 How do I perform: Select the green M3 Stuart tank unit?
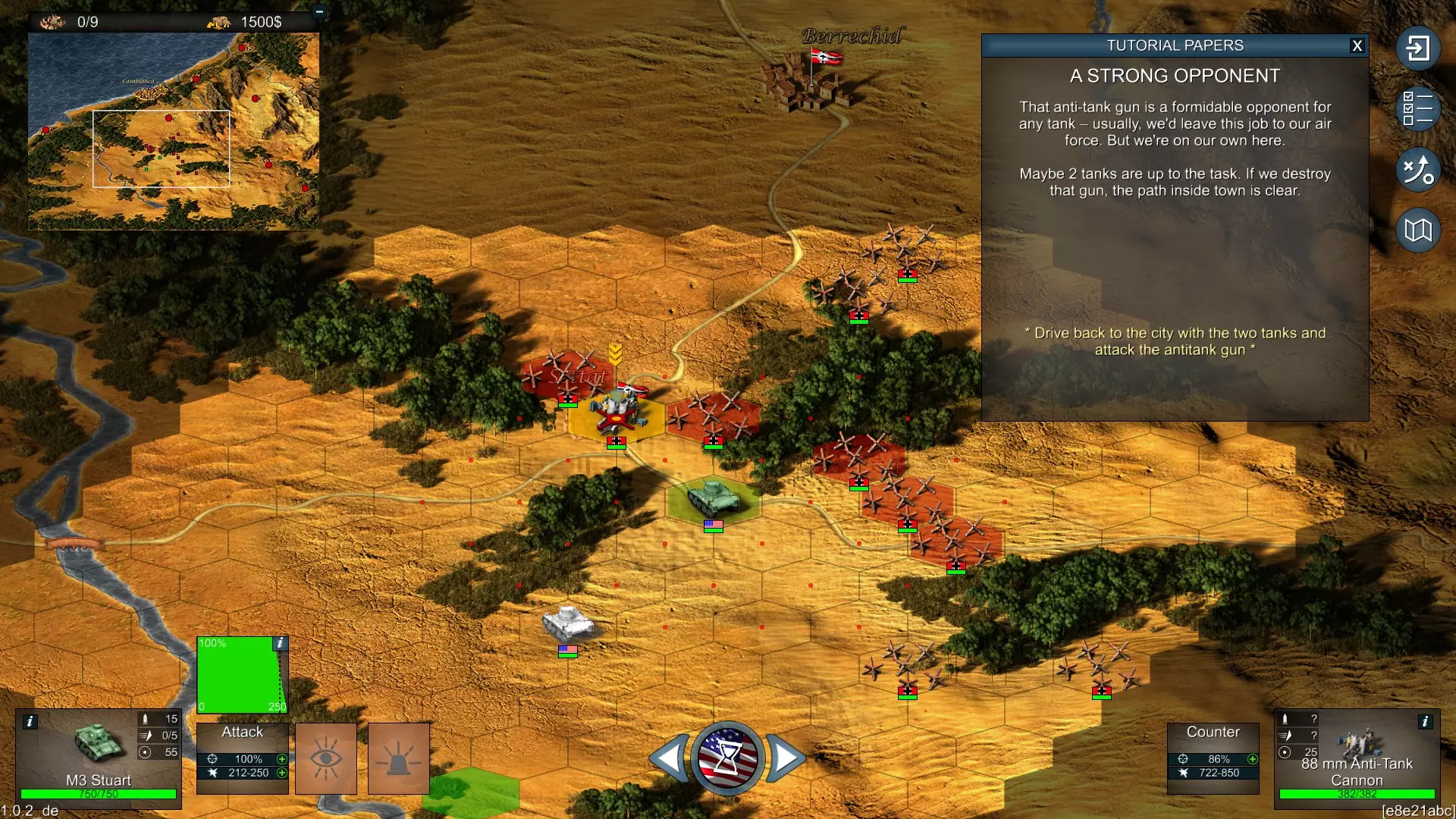[712, 497]
